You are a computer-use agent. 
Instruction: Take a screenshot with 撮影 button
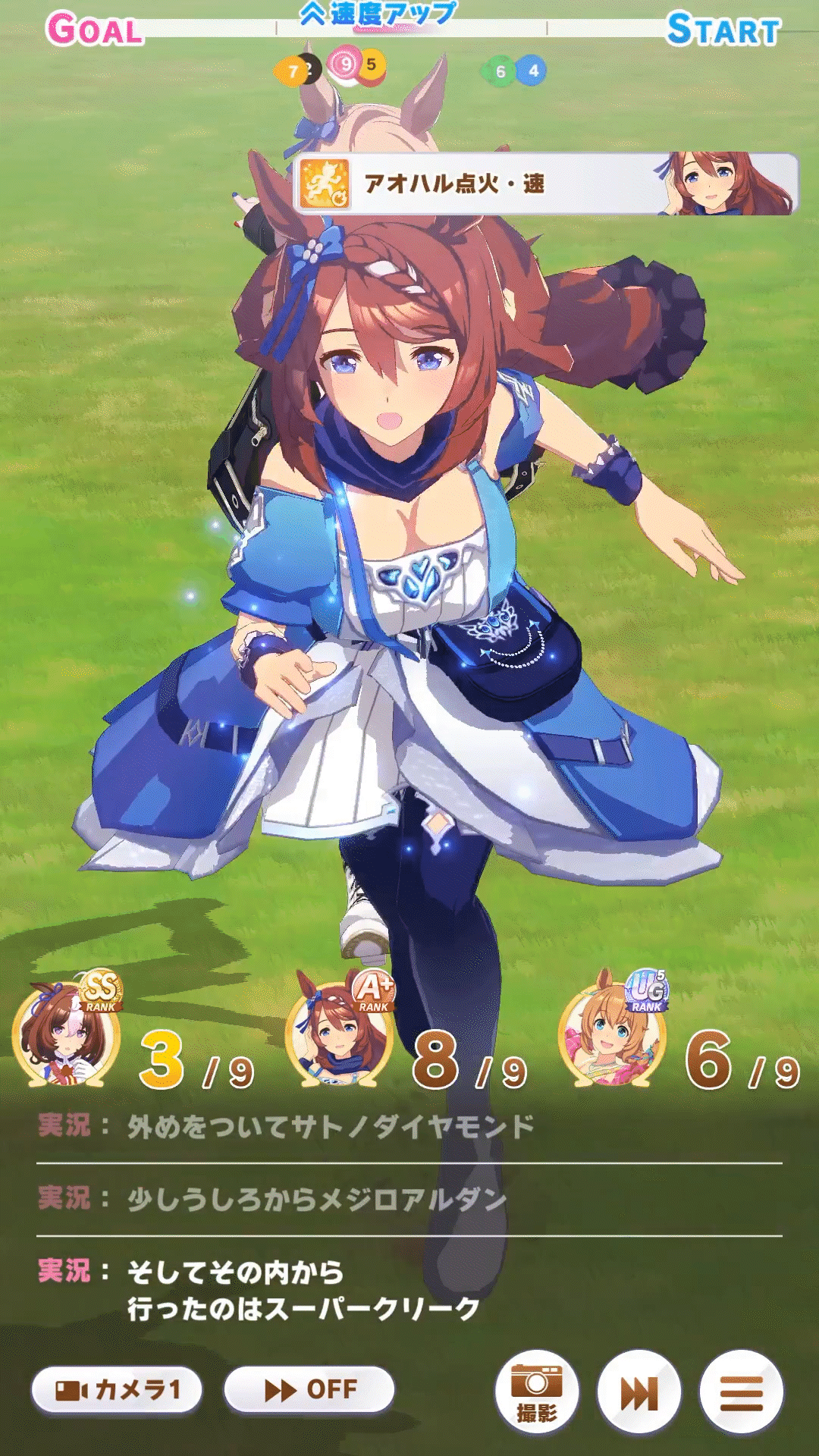537,1392
